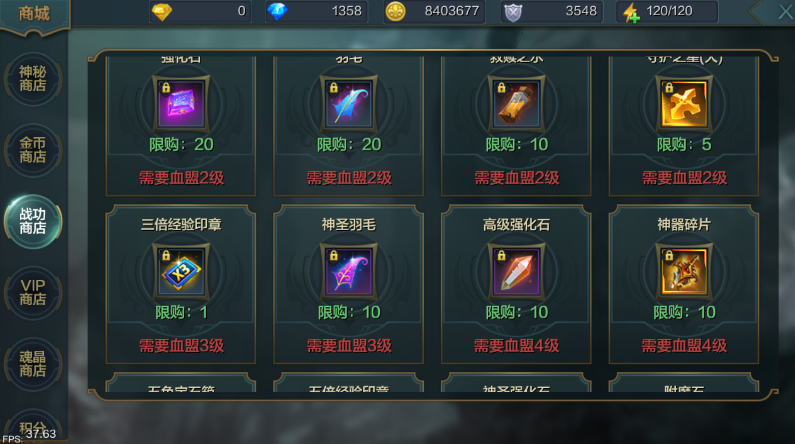795x444 pixels.
Task: Select the 神器碎片 artifact fragment item
Action: [x=684, y=270]
